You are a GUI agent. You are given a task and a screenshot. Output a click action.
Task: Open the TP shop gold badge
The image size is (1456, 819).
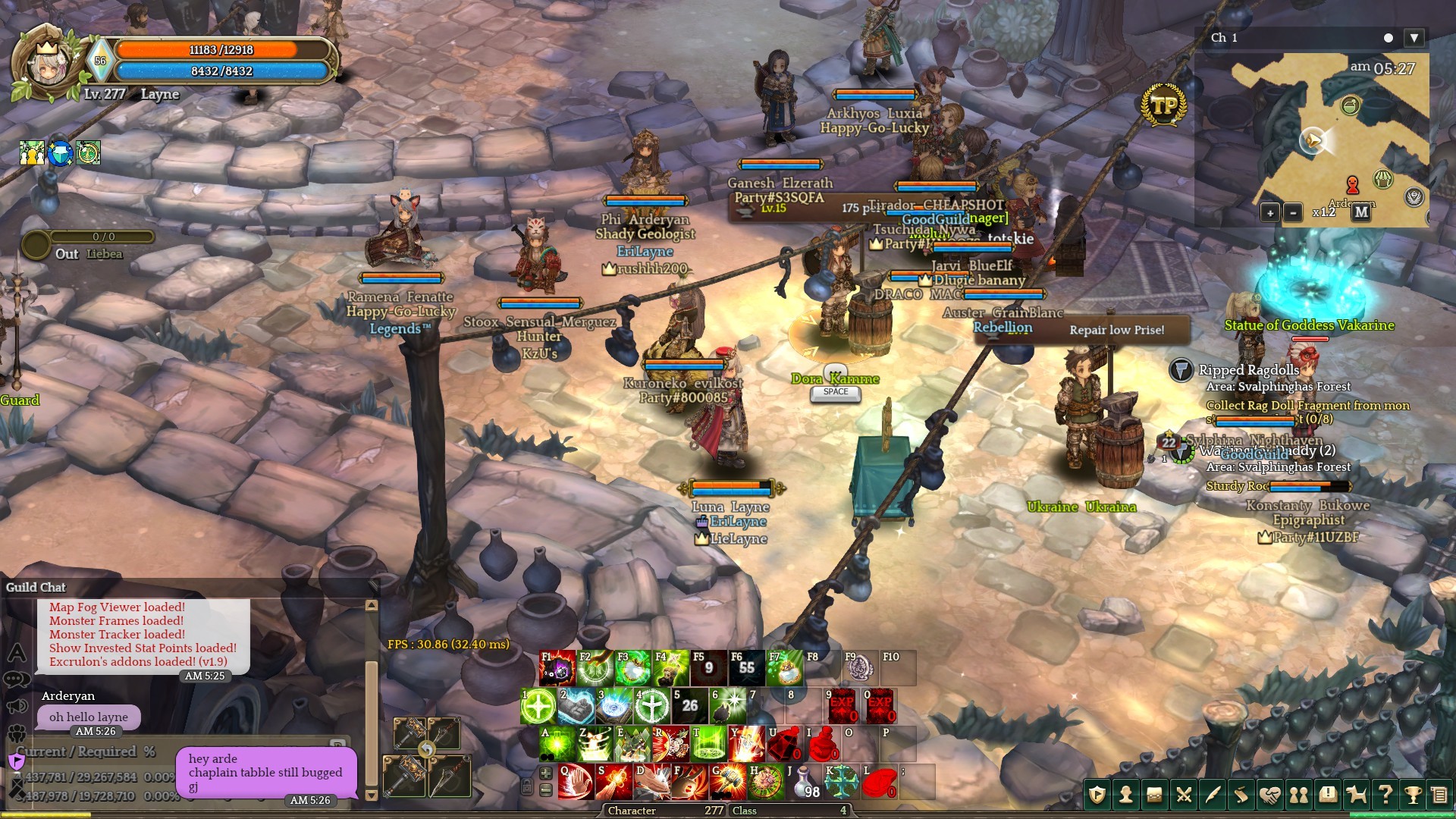1163,105
